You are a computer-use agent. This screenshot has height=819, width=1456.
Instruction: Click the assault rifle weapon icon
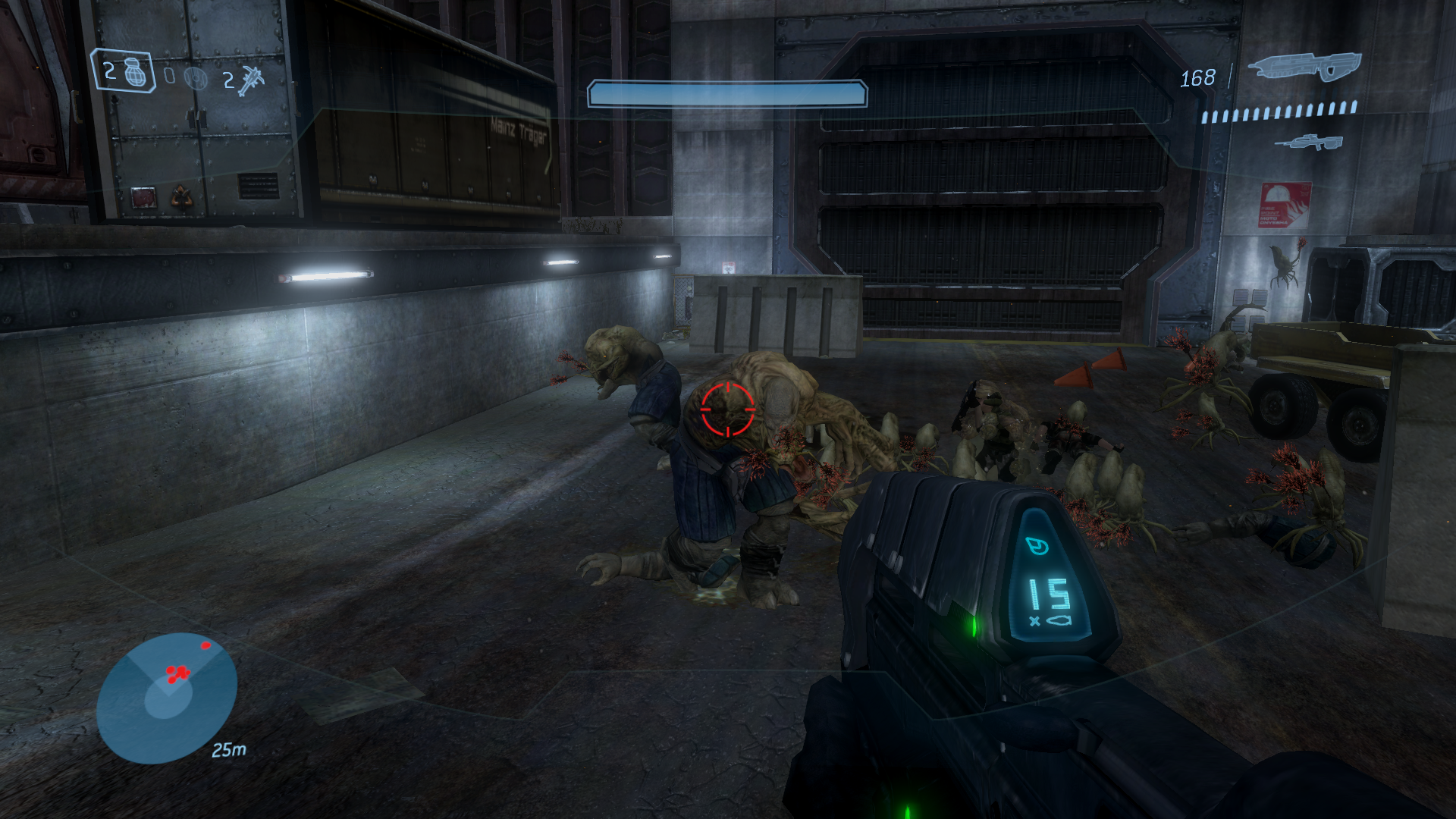[1305, 67]
